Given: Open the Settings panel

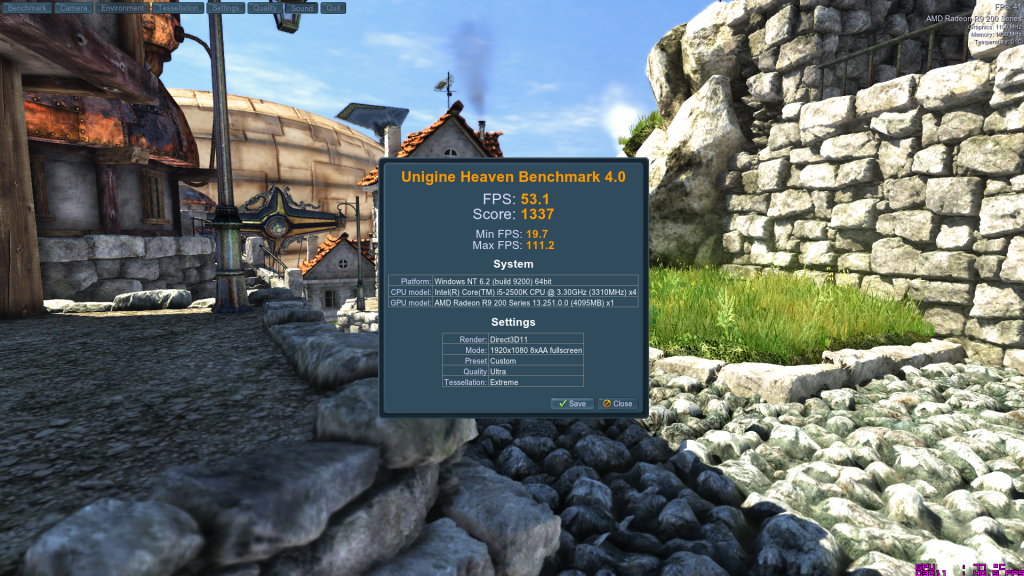Looking at the screenshot, I should [225, 7].
